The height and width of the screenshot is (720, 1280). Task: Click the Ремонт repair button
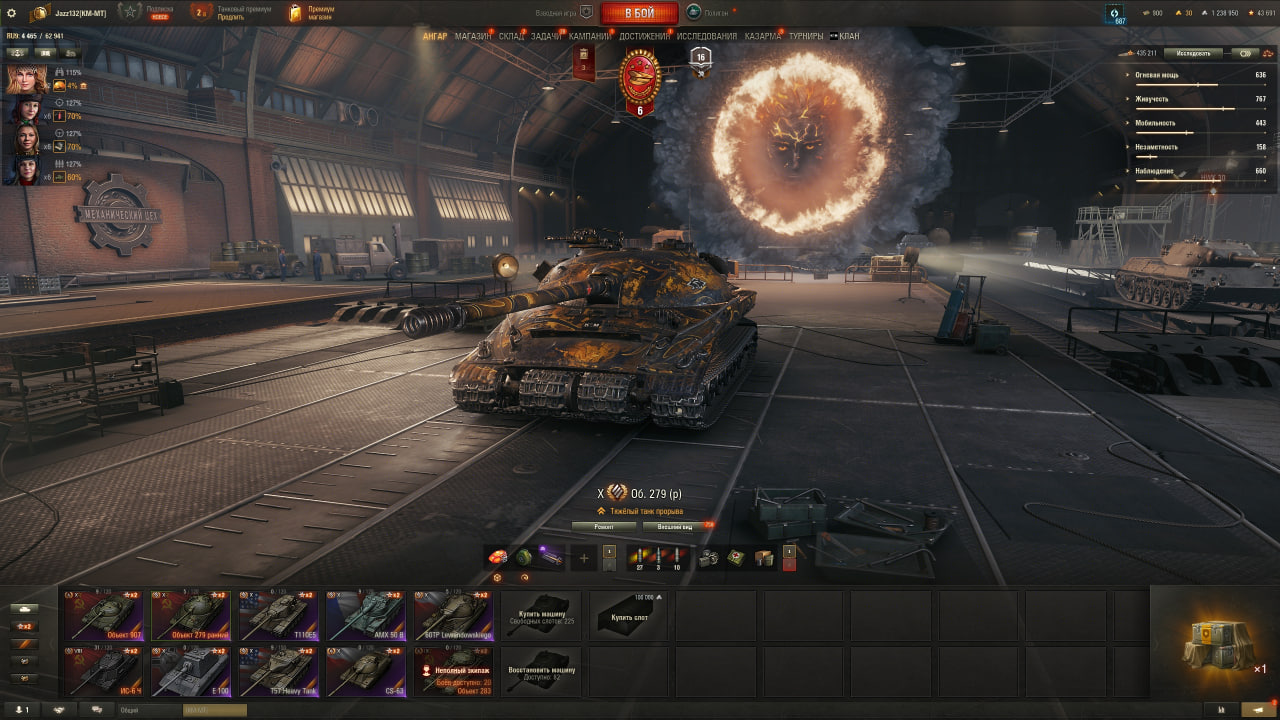point(604,526)
